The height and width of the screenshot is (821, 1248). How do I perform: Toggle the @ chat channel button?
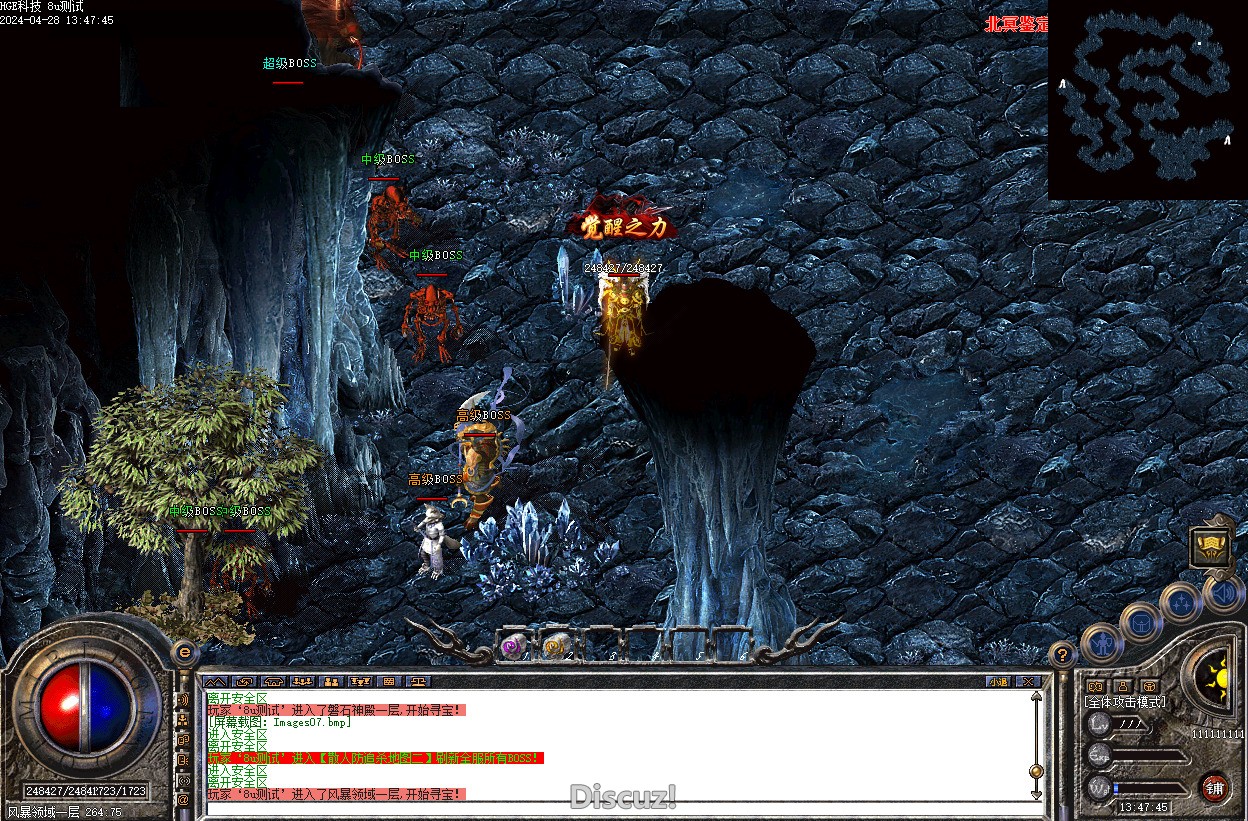pos(183,800)
